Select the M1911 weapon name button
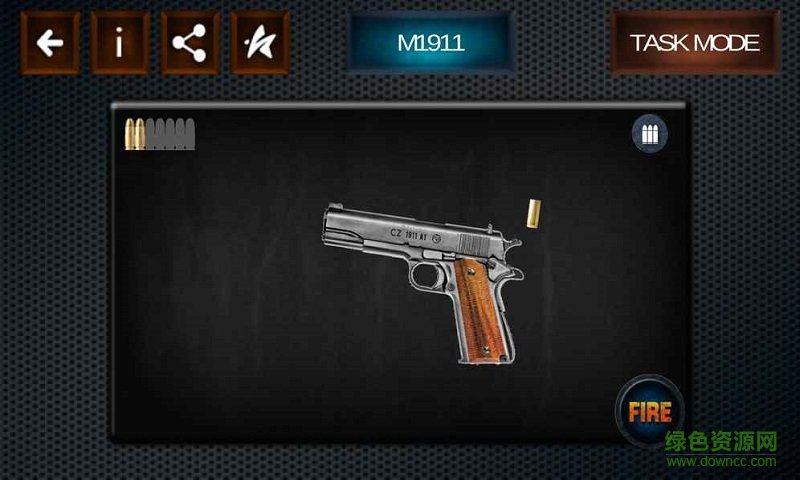This screenshot has height=480, width=800. pyautogui.click(x=431, y=43)
